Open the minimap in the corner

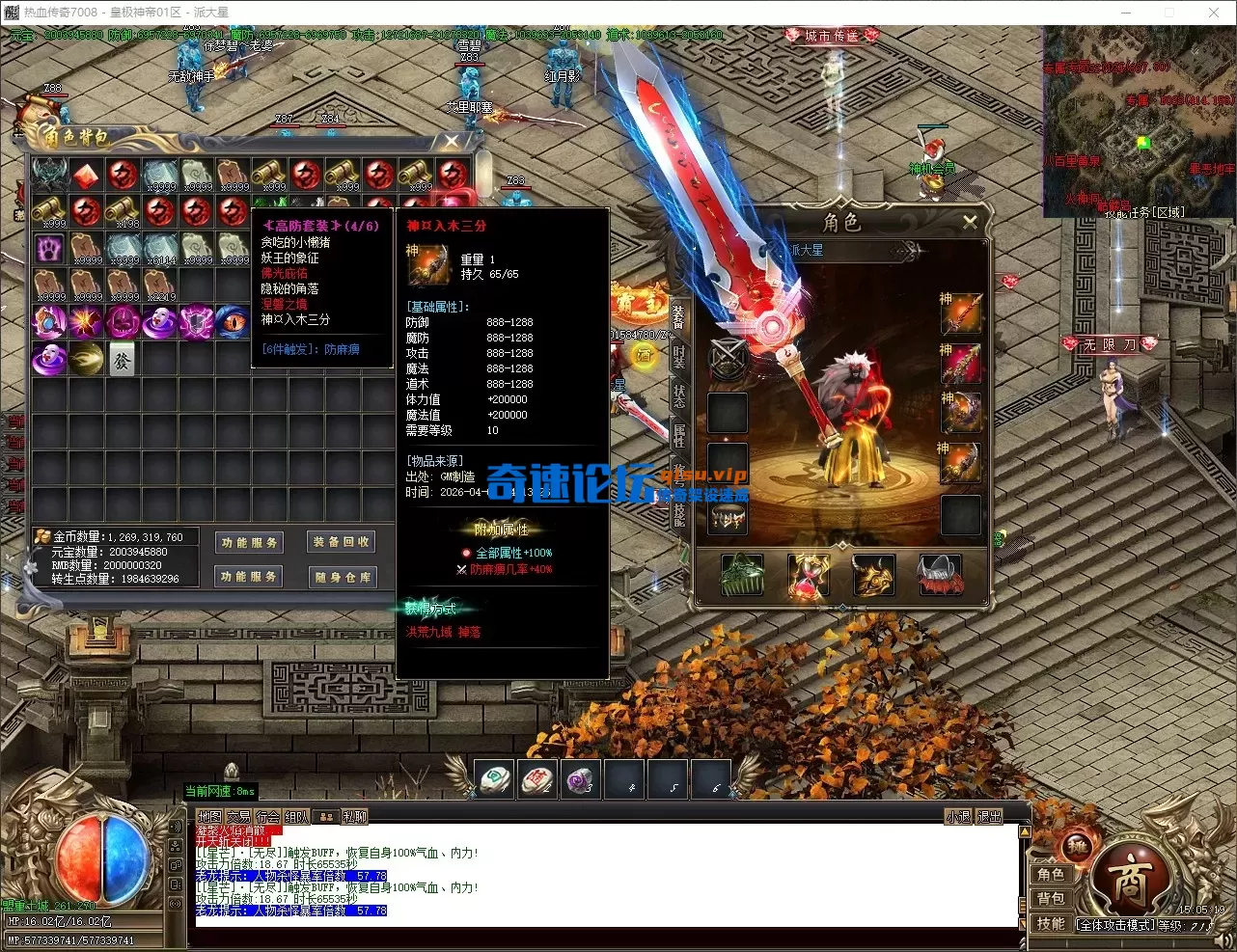click(x=1139, y=121)
